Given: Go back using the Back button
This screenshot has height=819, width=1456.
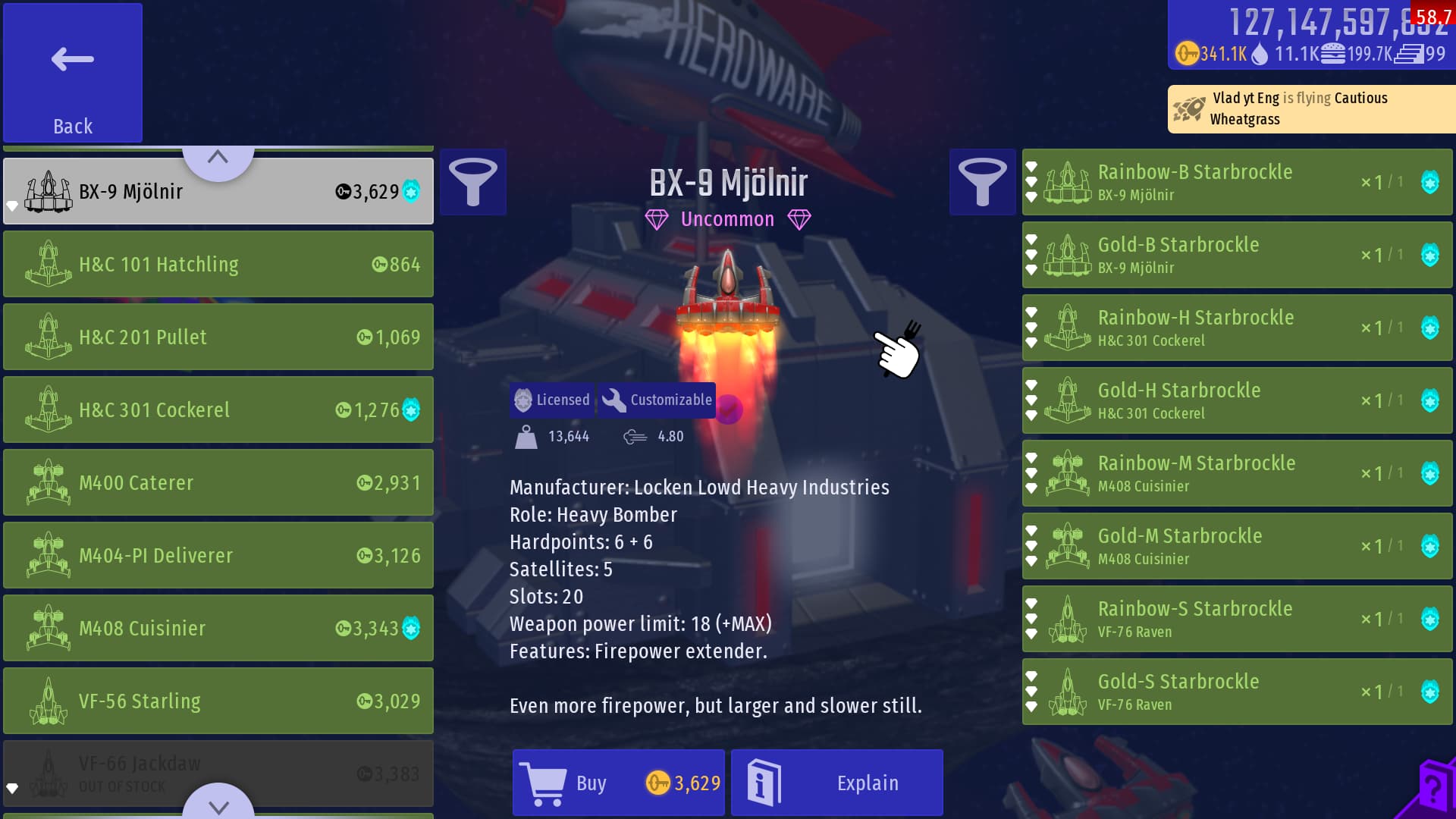Looking at the screenshot, I should pyautogui.click(x=73, y=73).
